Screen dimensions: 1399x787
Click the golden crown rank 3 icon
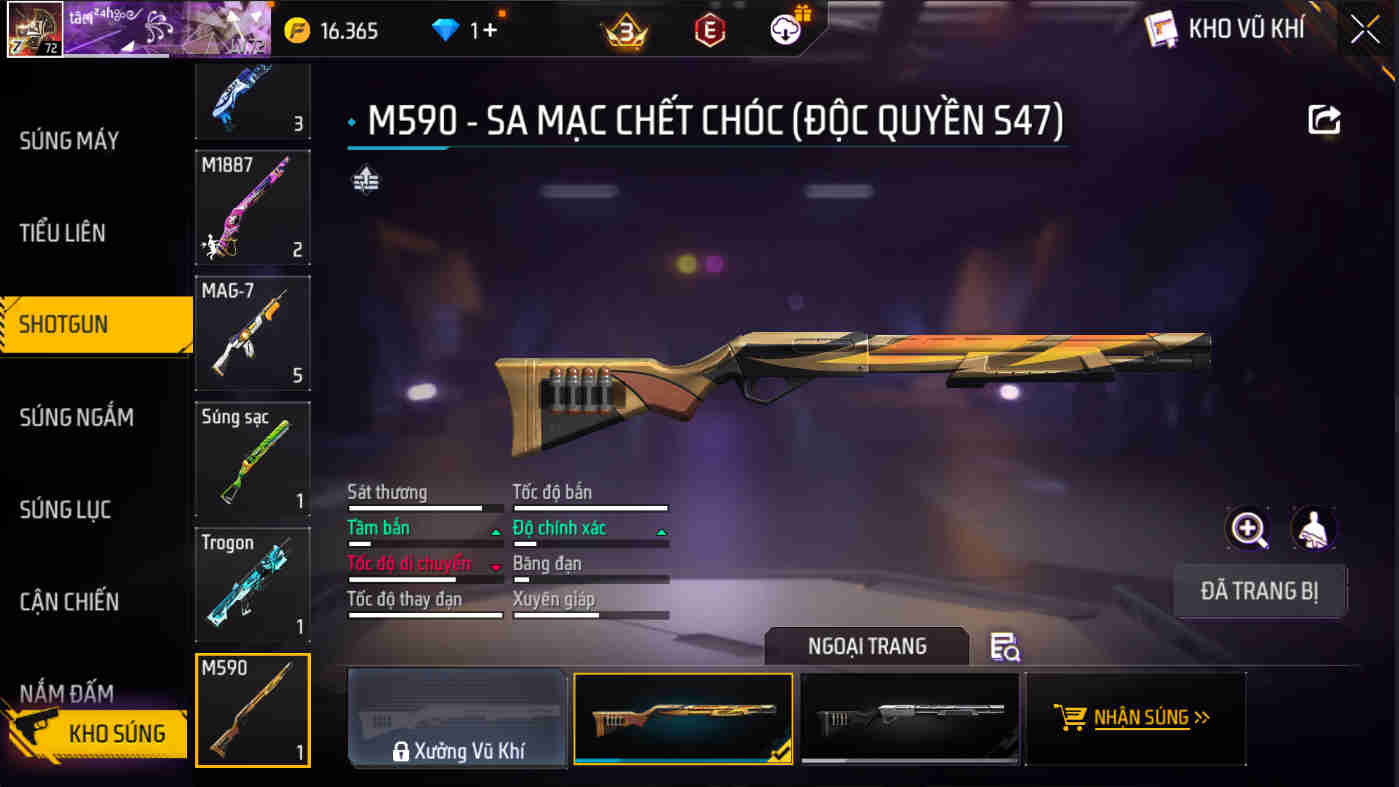(x=625, y=29)
